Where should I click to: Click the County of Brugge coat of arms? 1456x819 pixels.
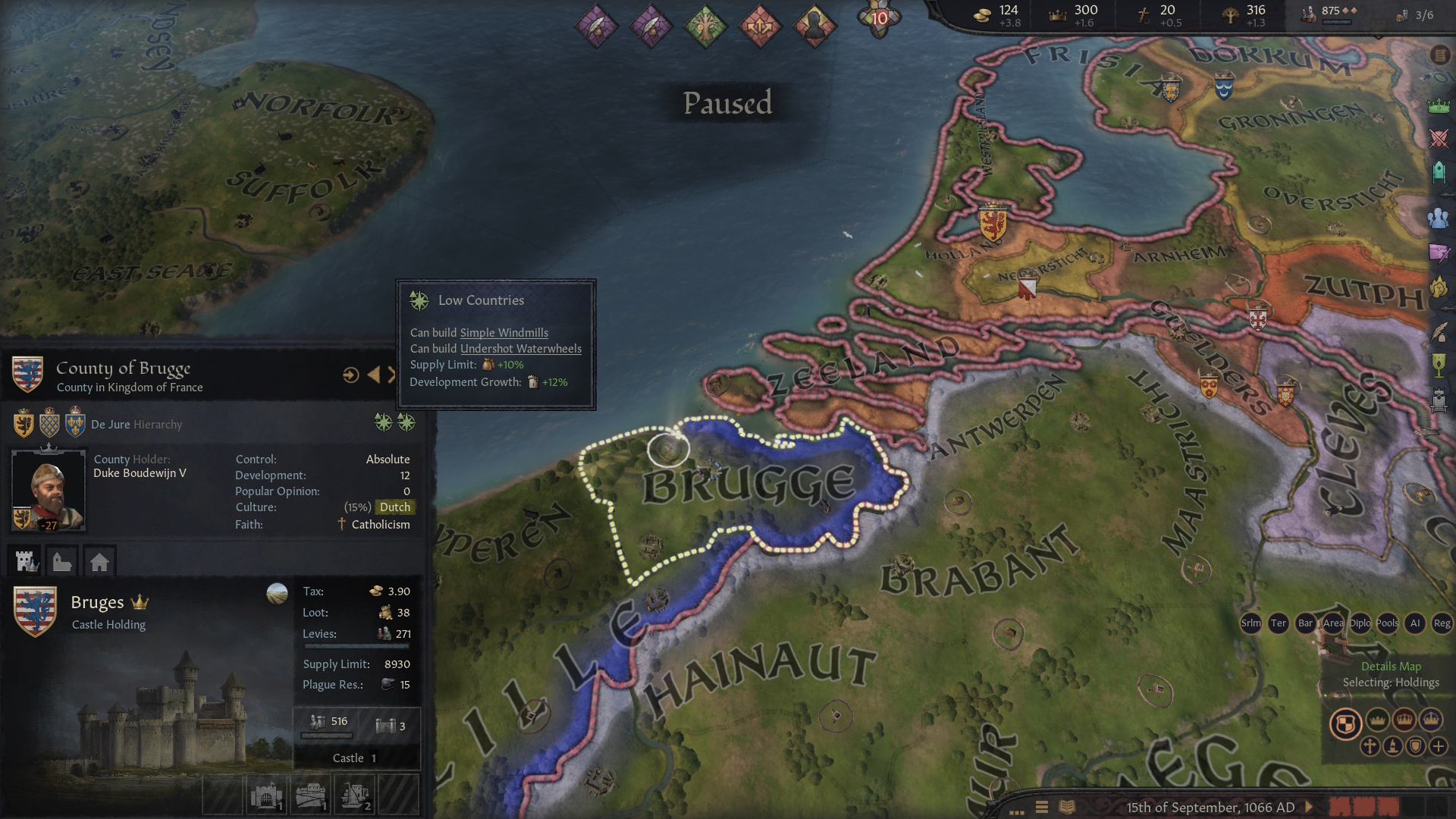[x=27, y=375]
